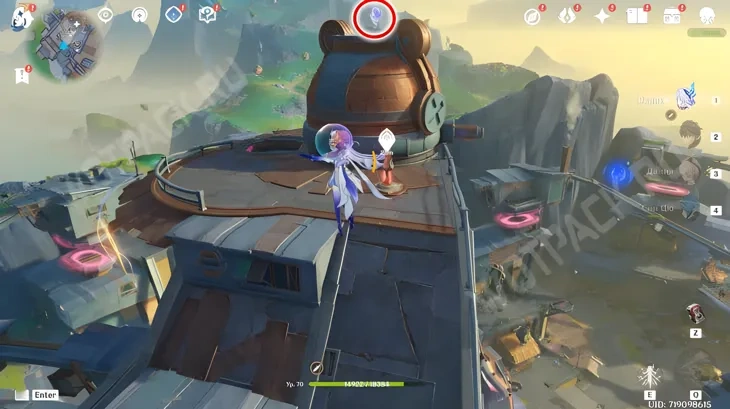Open the compass events icon
730x409 pixels.
(x=533, y=16)
